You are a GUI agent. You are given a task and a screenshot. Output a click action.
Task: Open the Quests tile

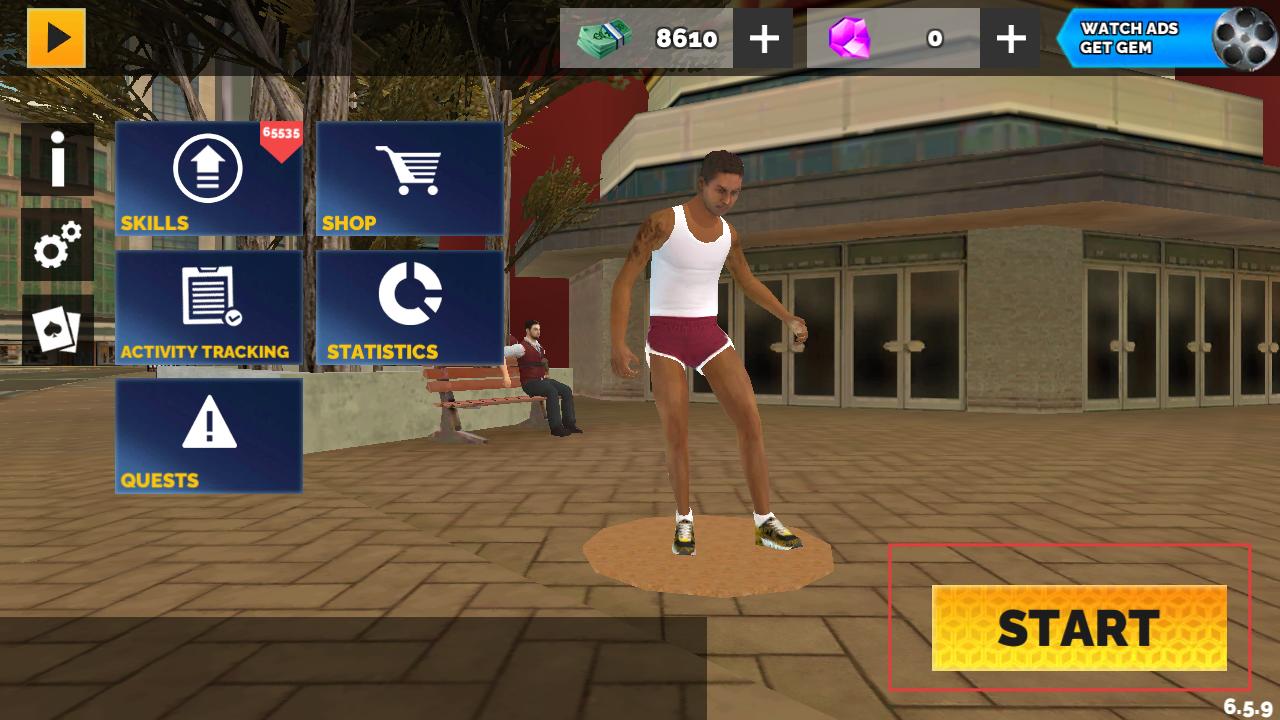(209, 435)
